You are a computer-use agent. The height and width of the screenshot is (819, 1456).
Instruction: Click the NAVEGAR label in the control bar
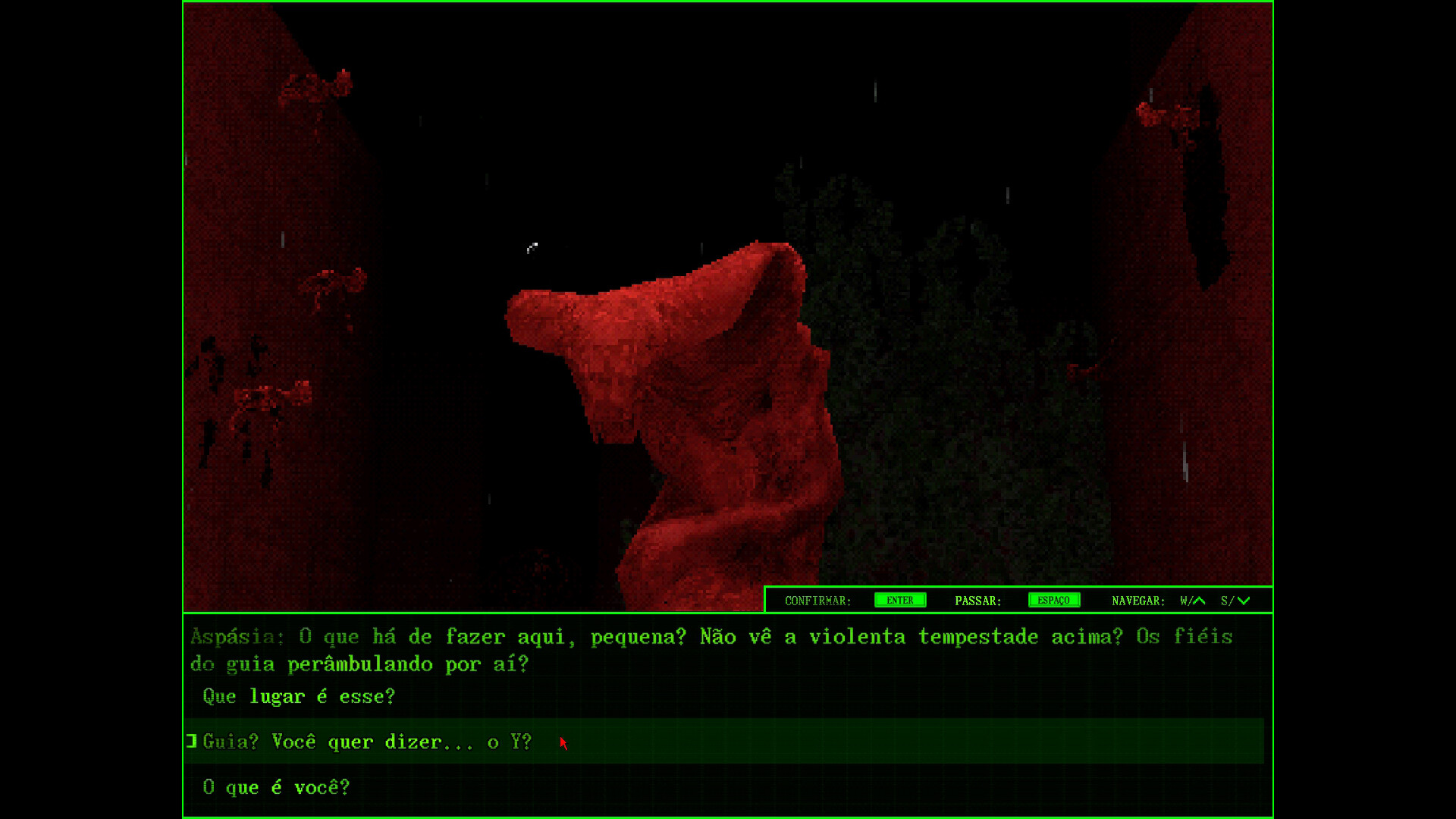1137,600
